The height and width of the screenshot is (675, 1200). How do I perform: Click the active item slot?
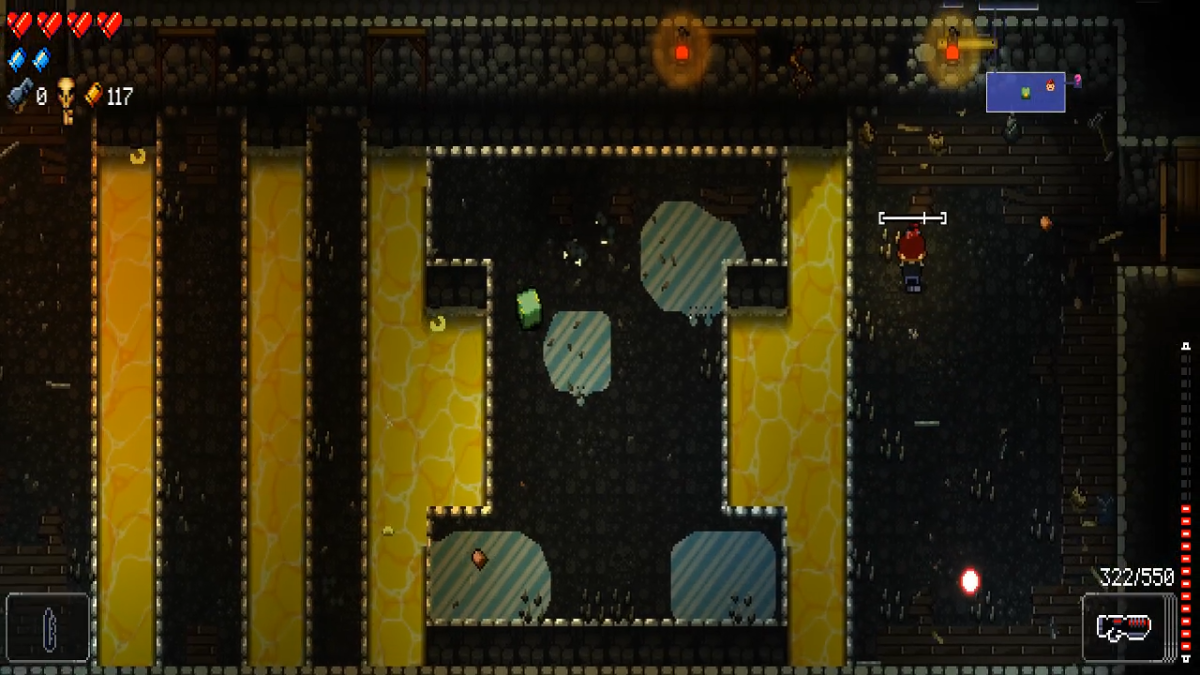pos(47,628)
